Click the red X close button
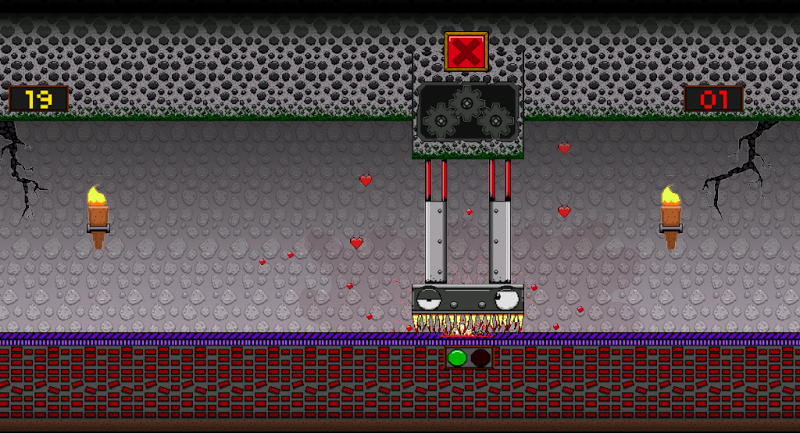 [x=466, y=51]
